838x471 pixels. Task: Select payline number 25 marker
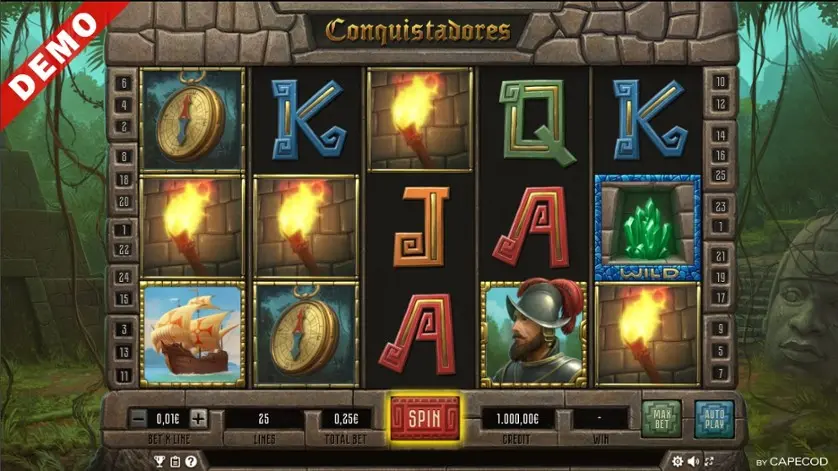coord(719,175)
